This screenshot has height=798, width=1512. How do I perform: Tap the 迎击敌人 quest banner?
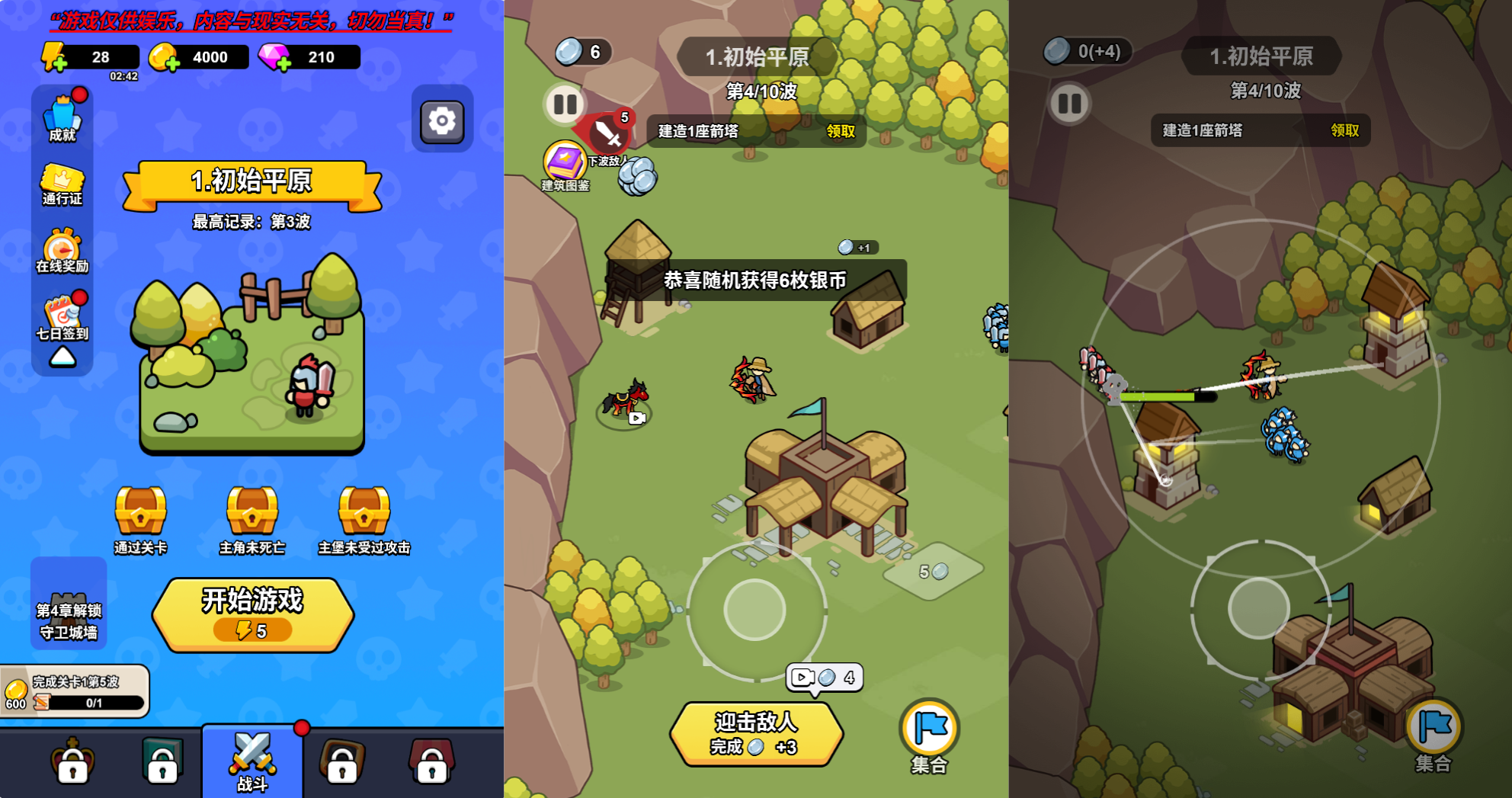click(x=757, y=733)
